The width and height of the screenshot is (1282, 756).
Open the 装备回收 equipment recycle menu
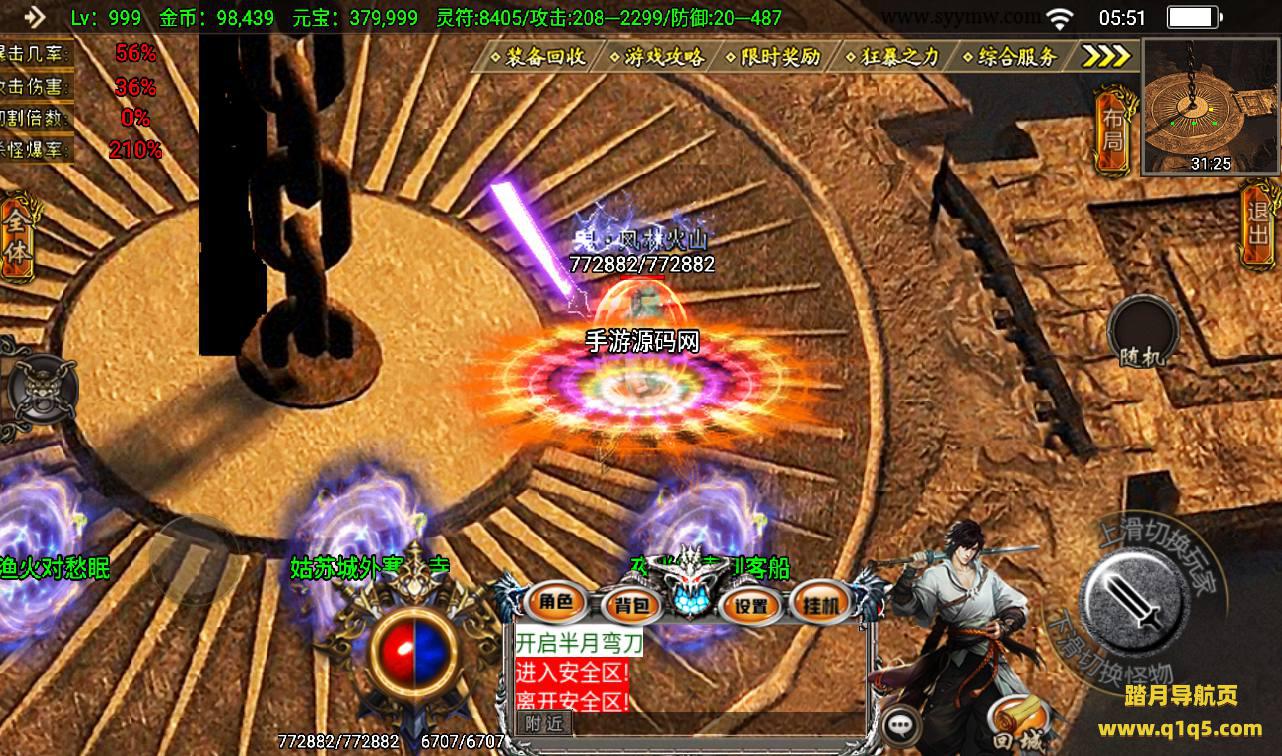544,57
